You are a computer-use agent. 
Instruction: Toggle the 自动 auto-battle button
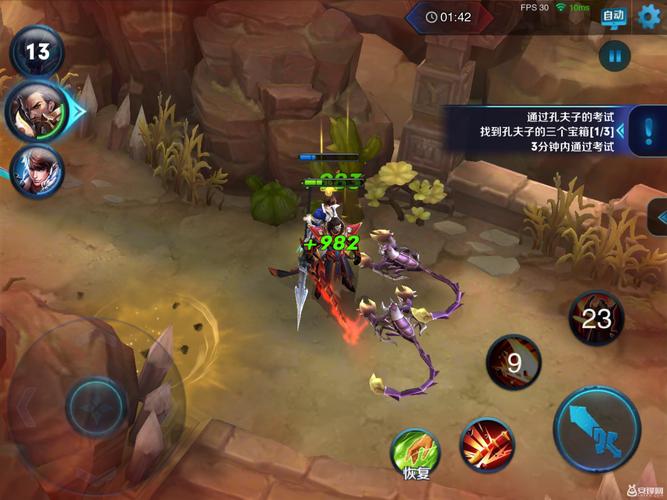pyautogui.click(x=614, y=16)
